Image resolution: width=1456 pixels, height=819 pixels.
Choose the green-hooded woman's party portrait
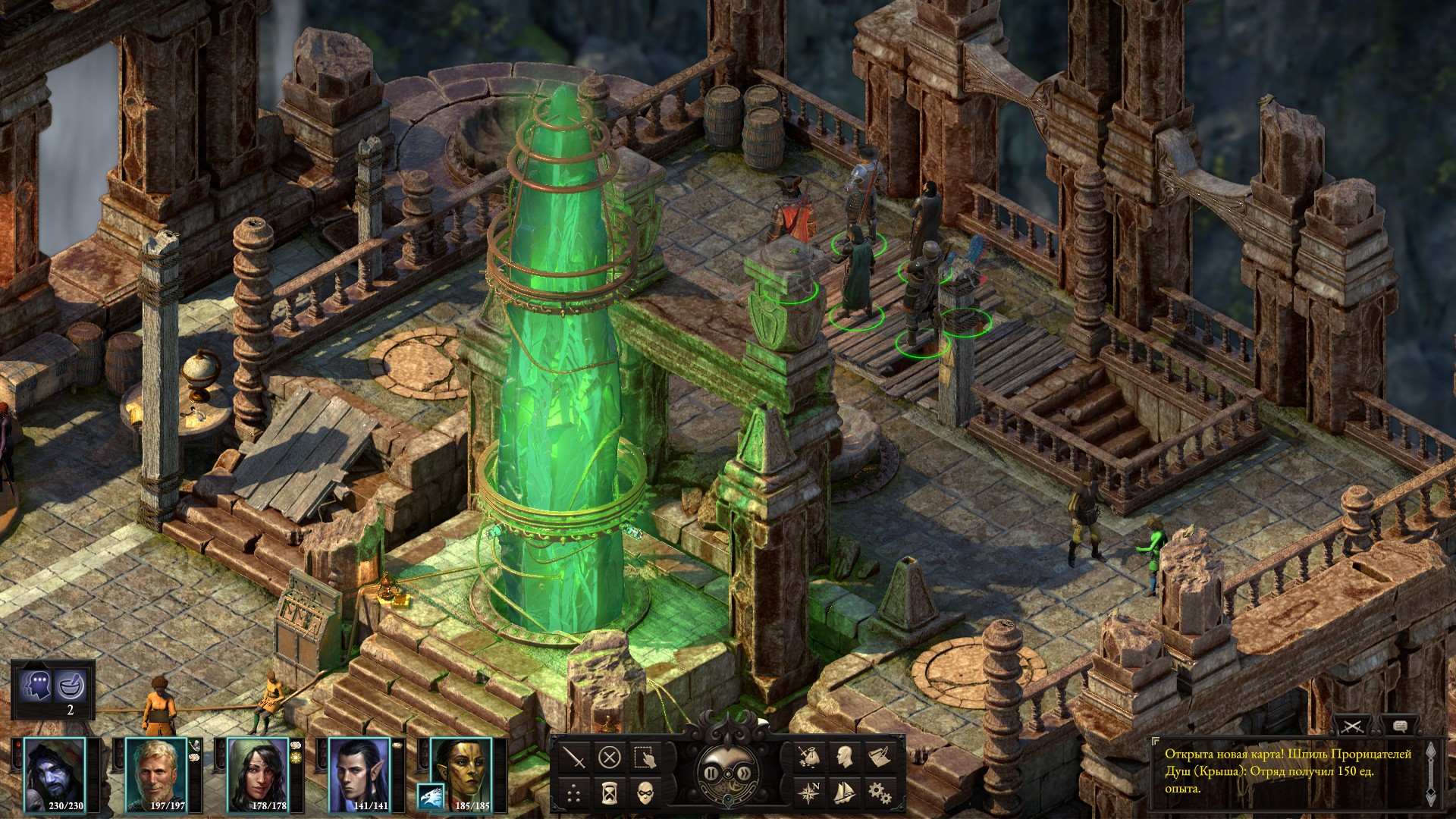click(258, 775)
